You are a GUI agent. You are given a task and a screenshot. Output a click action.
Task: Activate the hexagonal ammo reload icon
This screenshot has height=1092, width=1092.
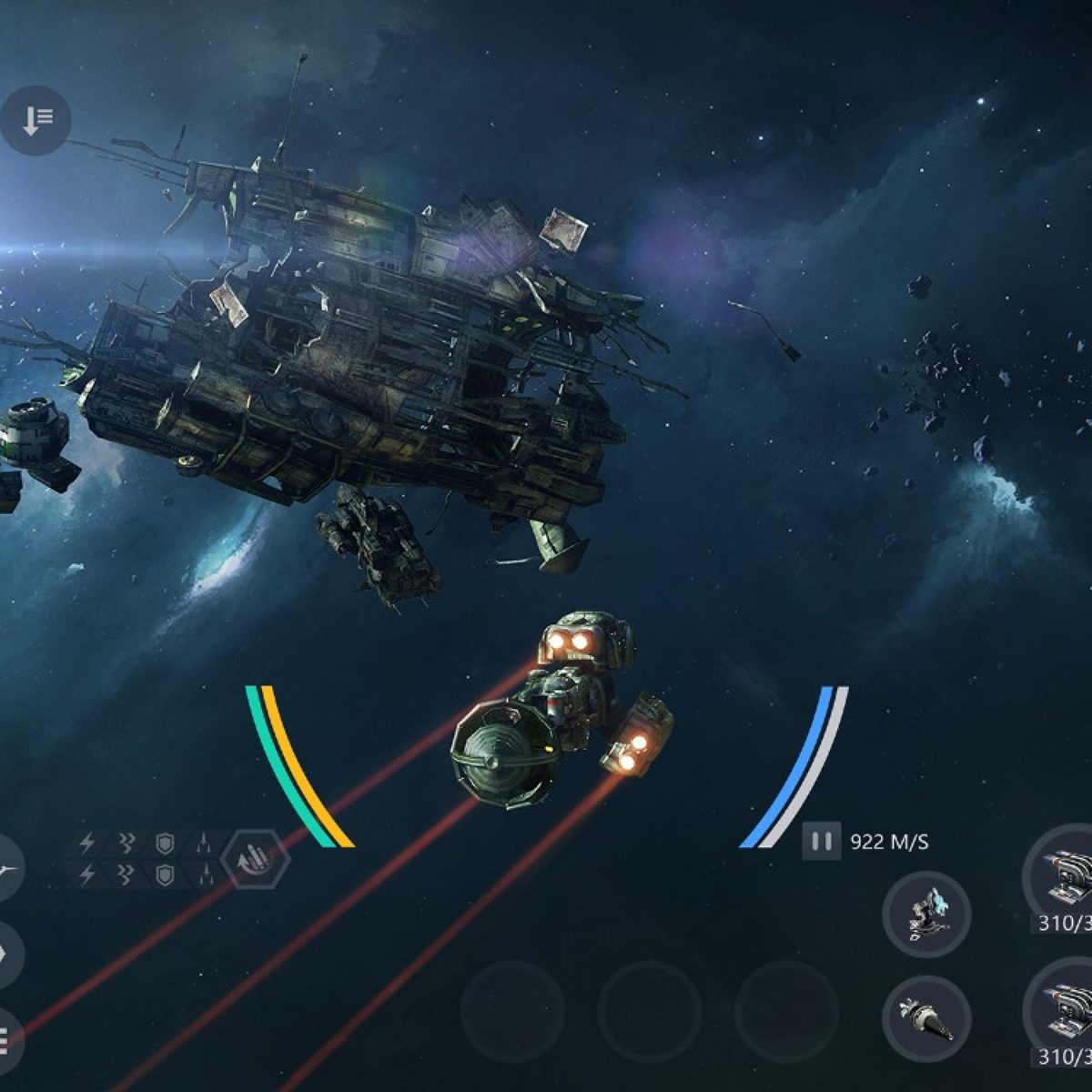point(256,858)
